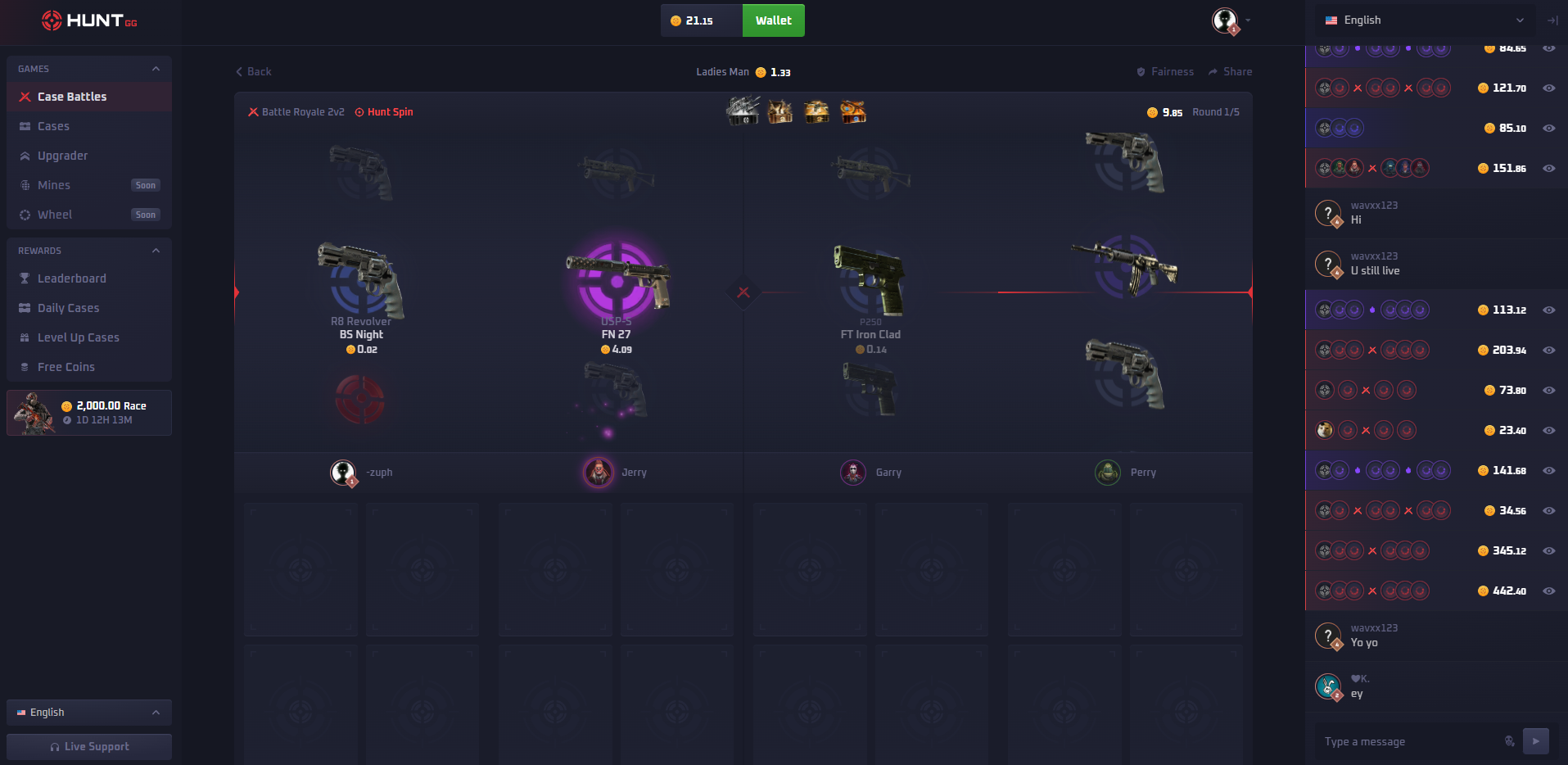Open Live Support

(x=88, y=746)
